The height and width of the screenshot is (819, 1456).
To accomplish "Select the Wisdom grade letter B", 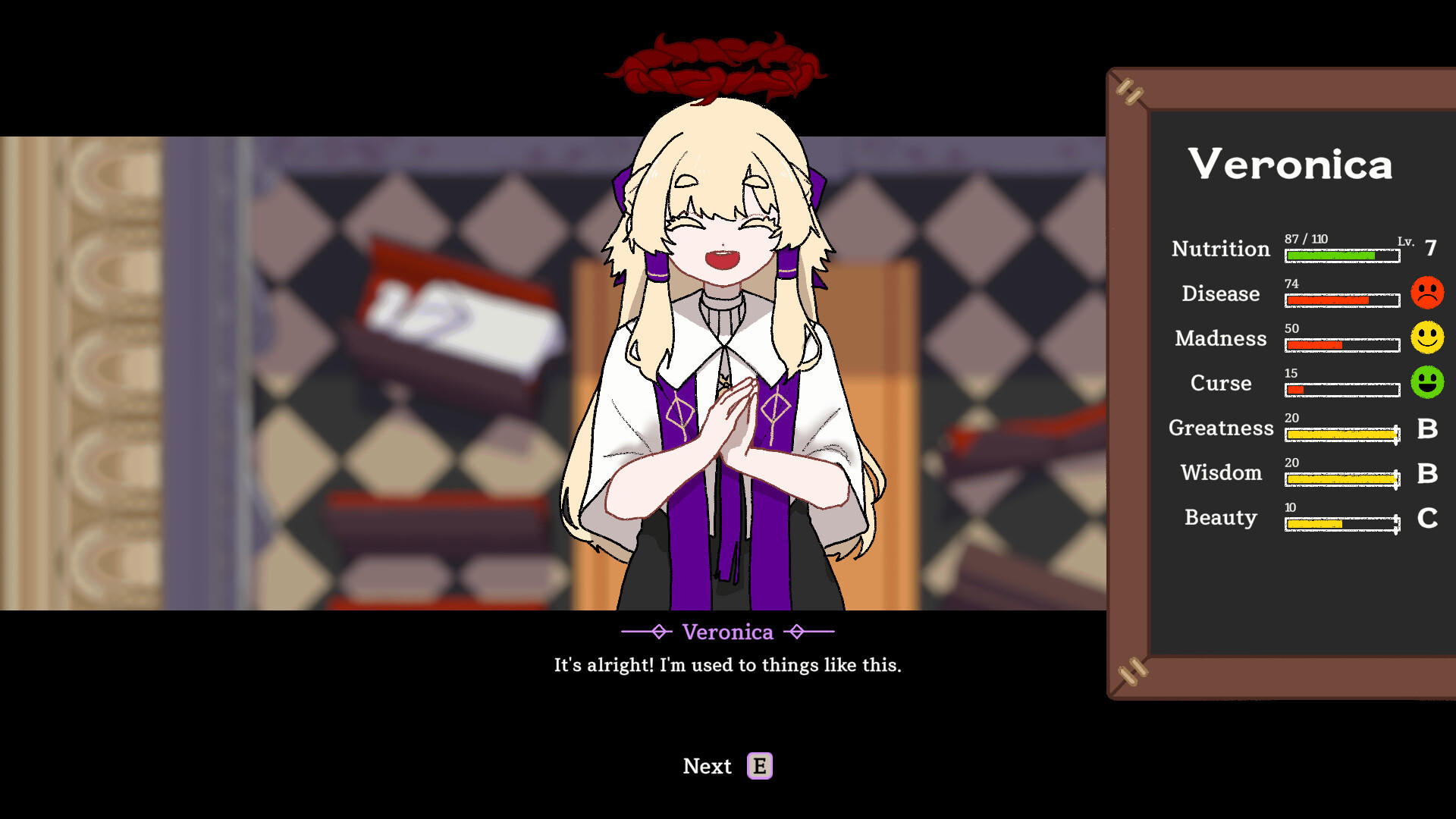I will (x=1429, y=474).
